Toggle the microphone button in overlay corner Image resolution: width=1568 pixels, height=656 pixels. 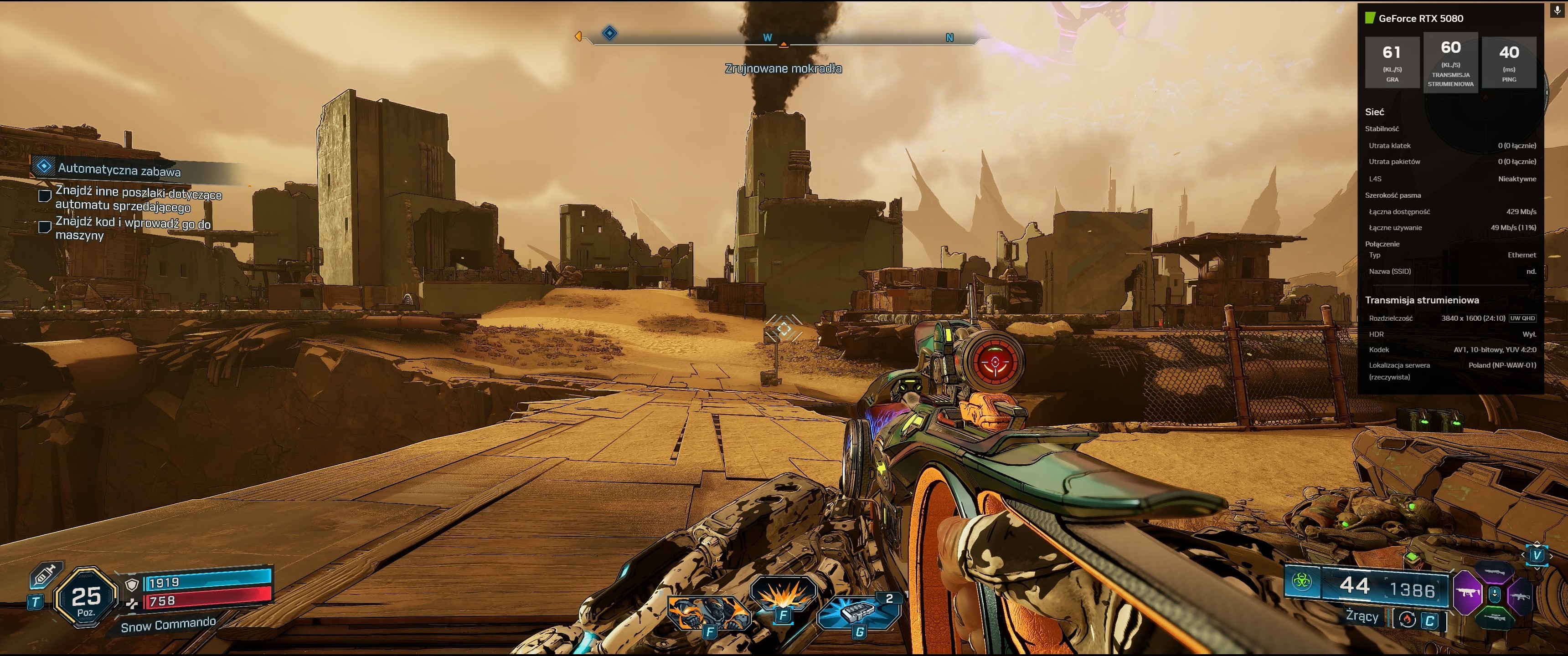click(1558, 10)
